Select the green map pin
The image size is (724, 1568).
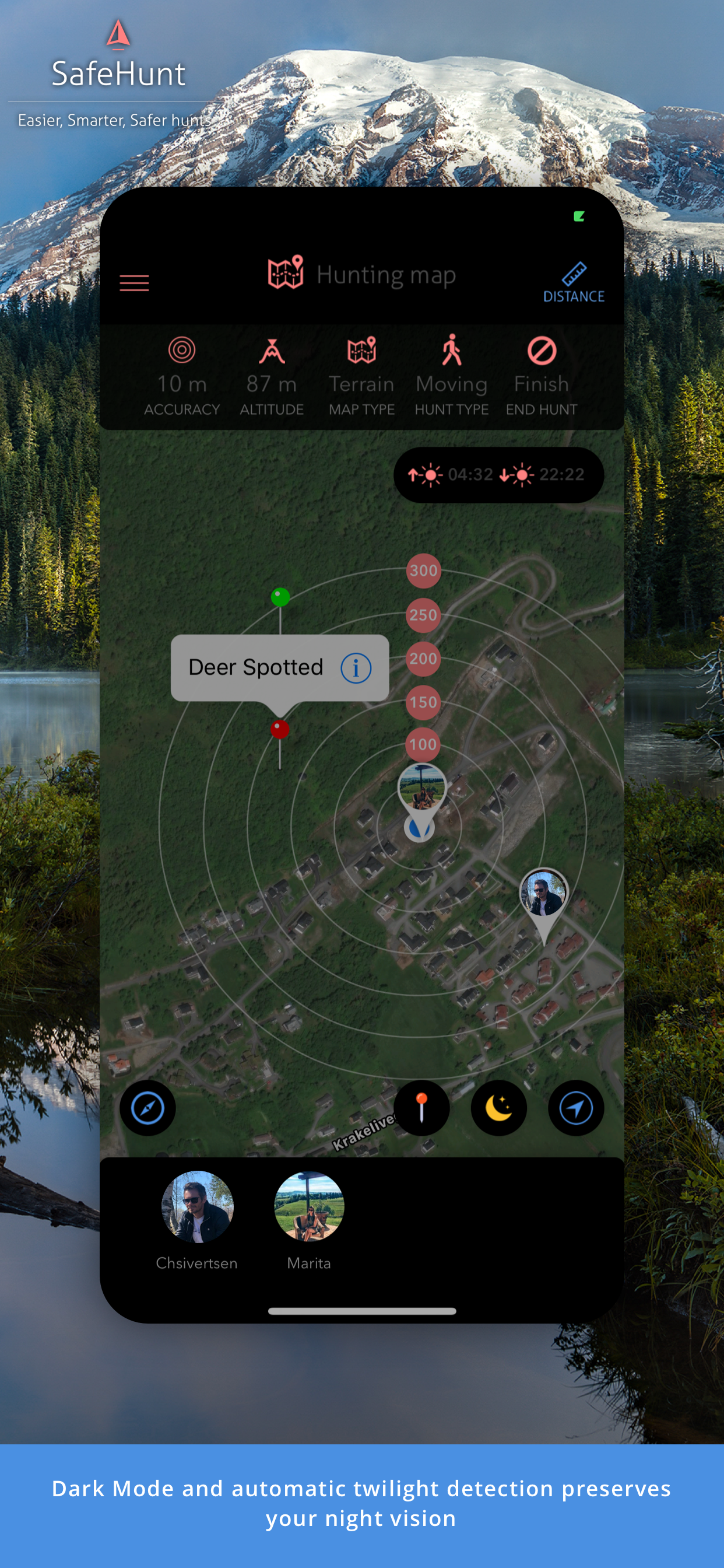pyautogui.click(x=280, y=597)
